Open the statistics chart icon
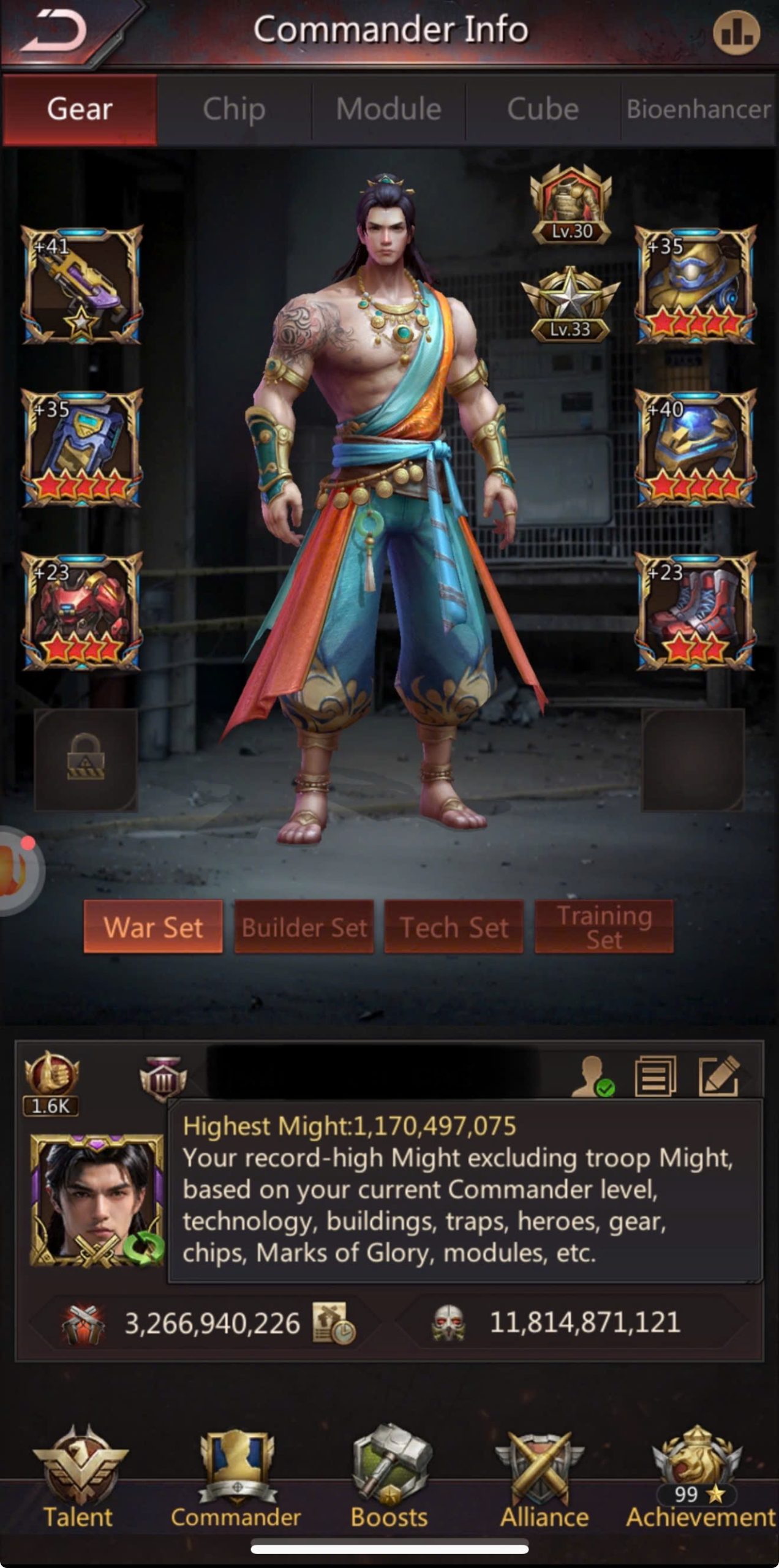This screenshot has height=1568, width=779. [x=736, y=33]
